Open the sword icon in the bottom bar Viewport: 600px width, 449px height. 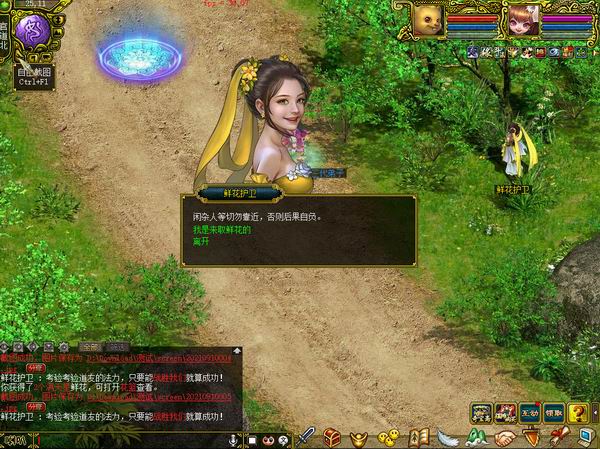point(307,437)
